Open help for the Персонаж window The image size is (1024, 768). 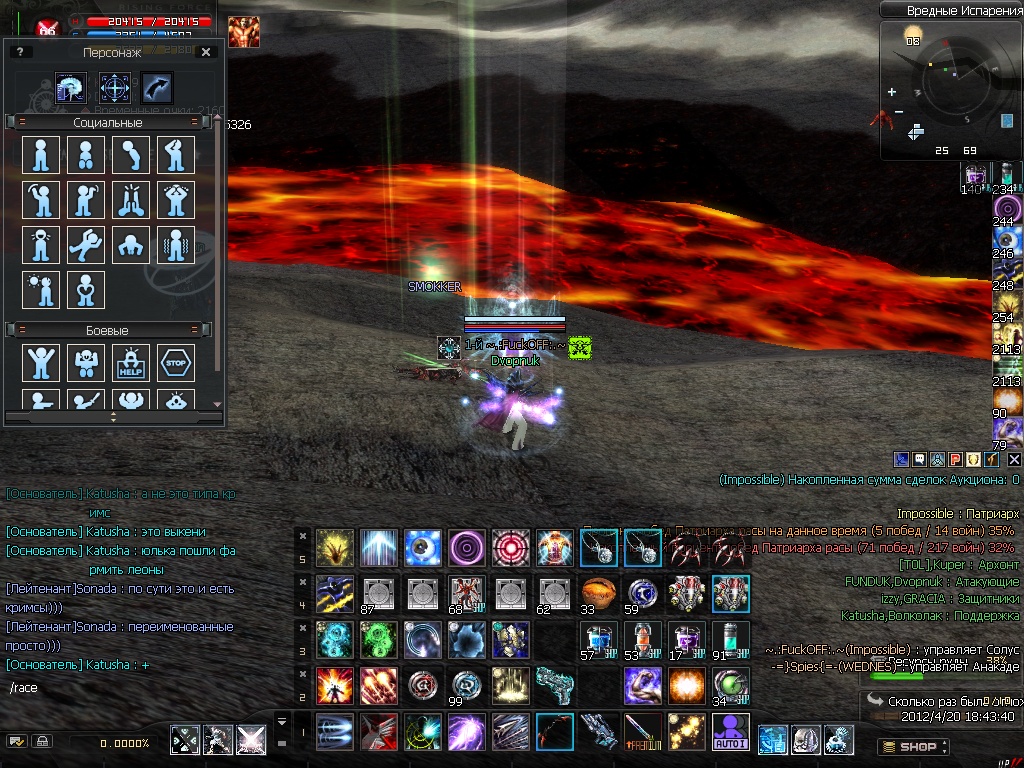pos(18,52)
